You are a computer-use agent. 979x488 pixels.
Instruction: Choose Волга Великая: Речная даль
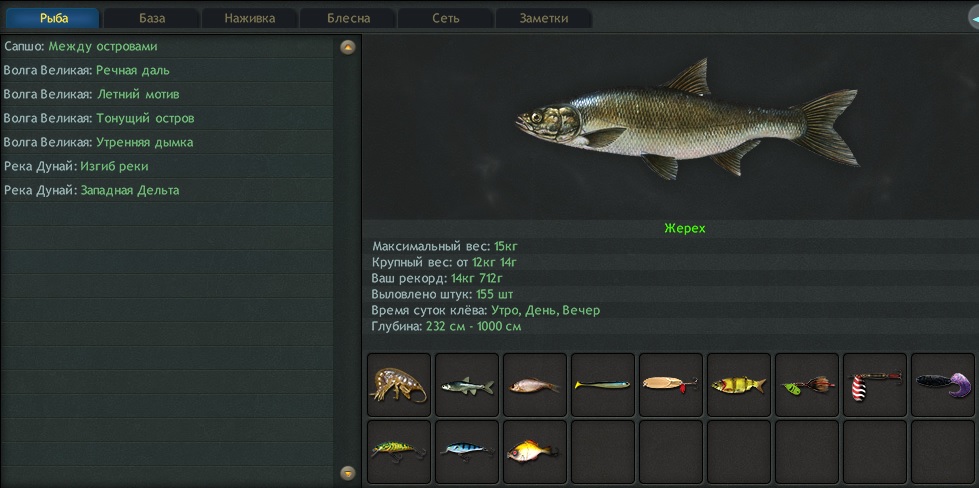[87, 70]
